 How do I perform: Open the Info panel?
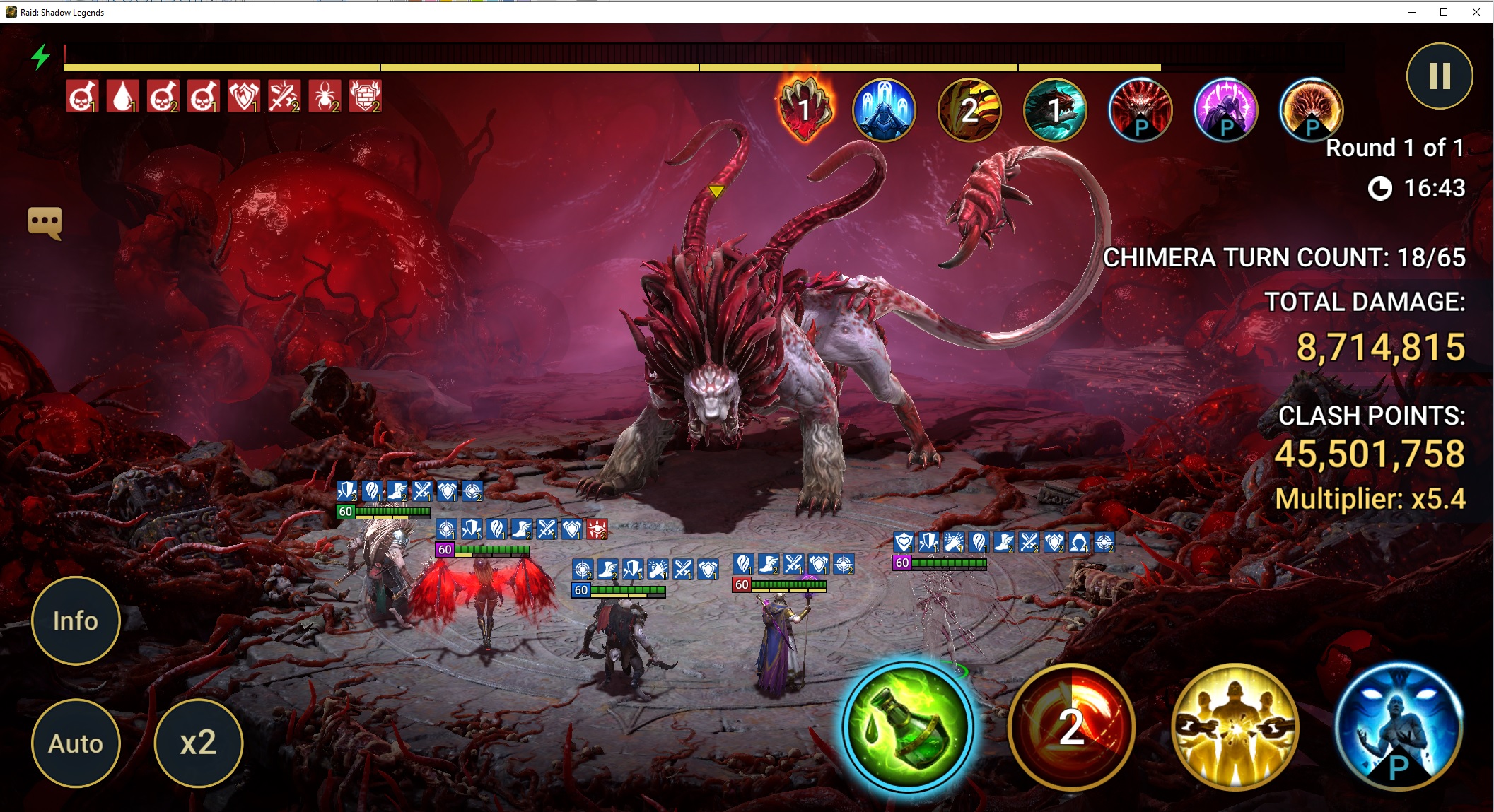click(x=76, y=620)
